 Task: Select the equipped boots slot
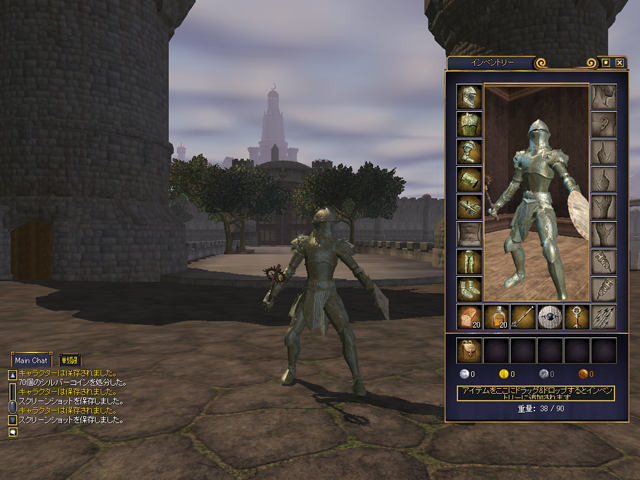click(x=469, y=290)
